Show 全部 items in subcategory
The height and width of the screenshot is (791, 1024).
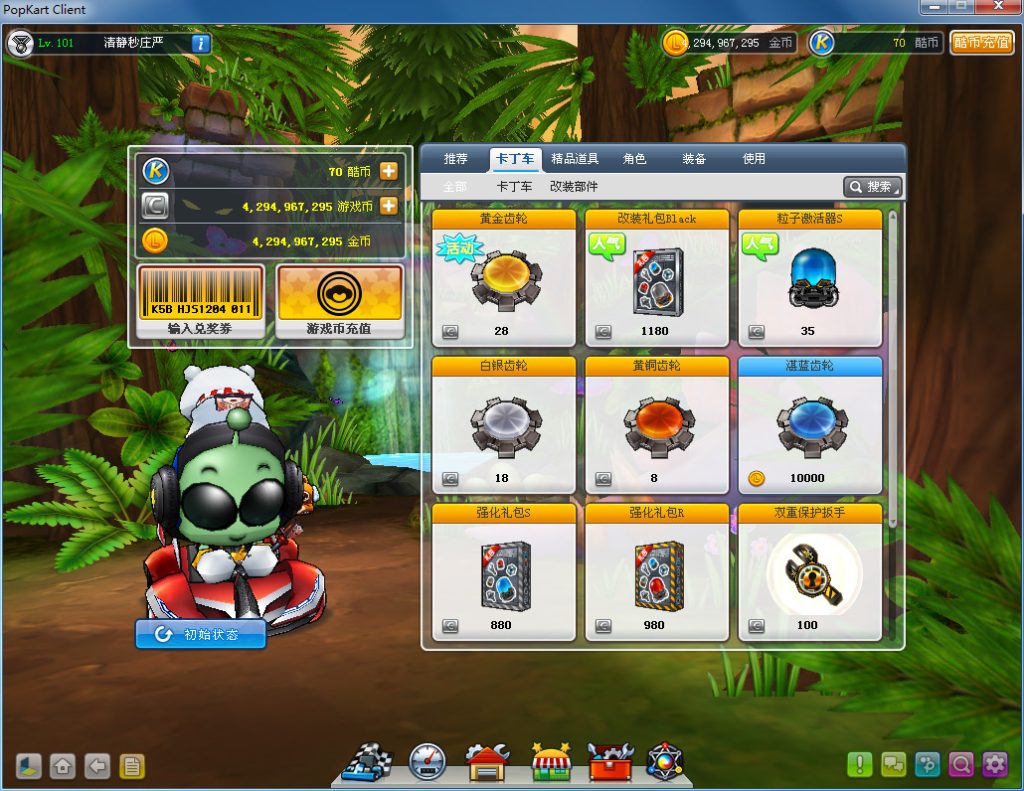point(454,187)
